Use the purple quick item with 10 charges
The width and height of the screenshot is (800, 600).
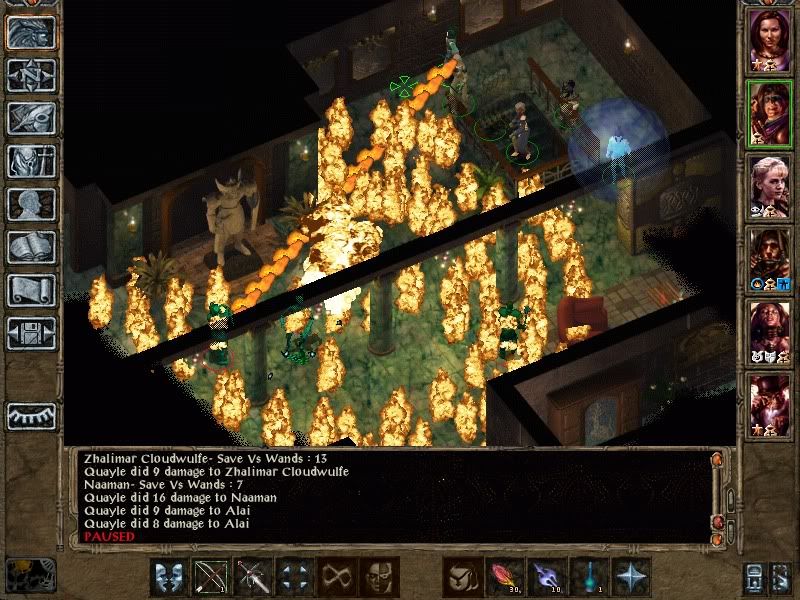coord(547,577)
